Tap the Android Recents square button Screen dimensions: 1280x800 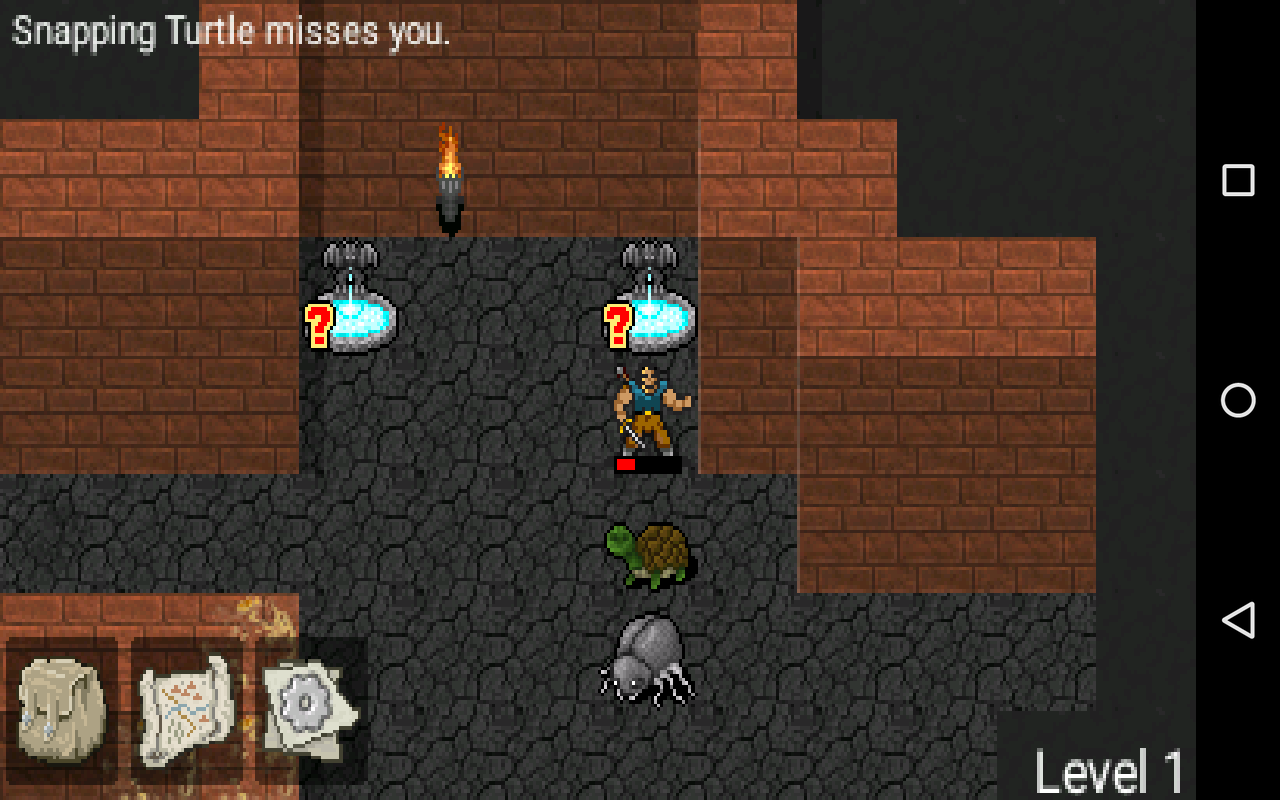1238,180
